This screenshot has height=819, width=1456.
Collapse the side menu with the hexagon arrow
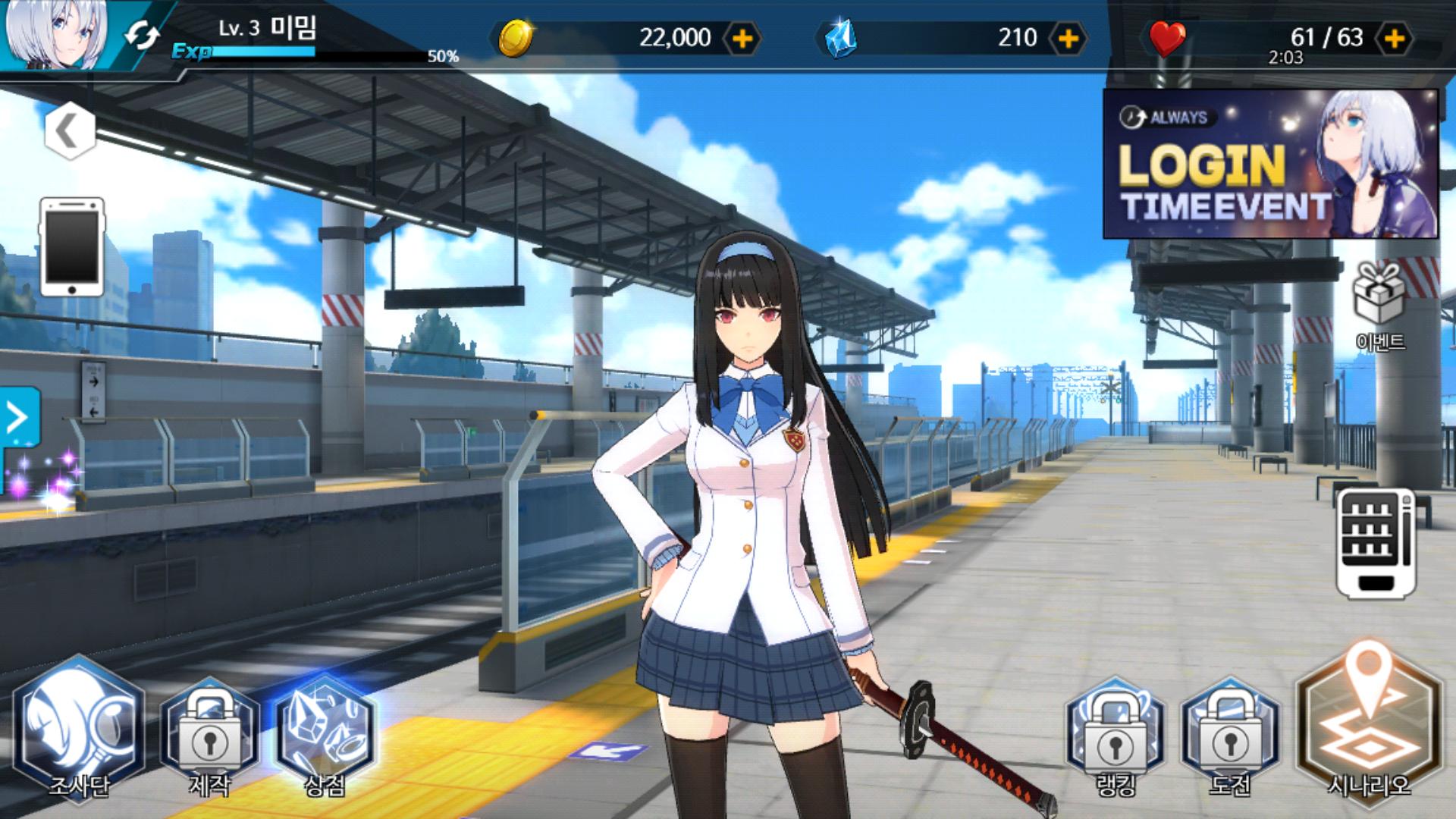(x=69, y=131)
